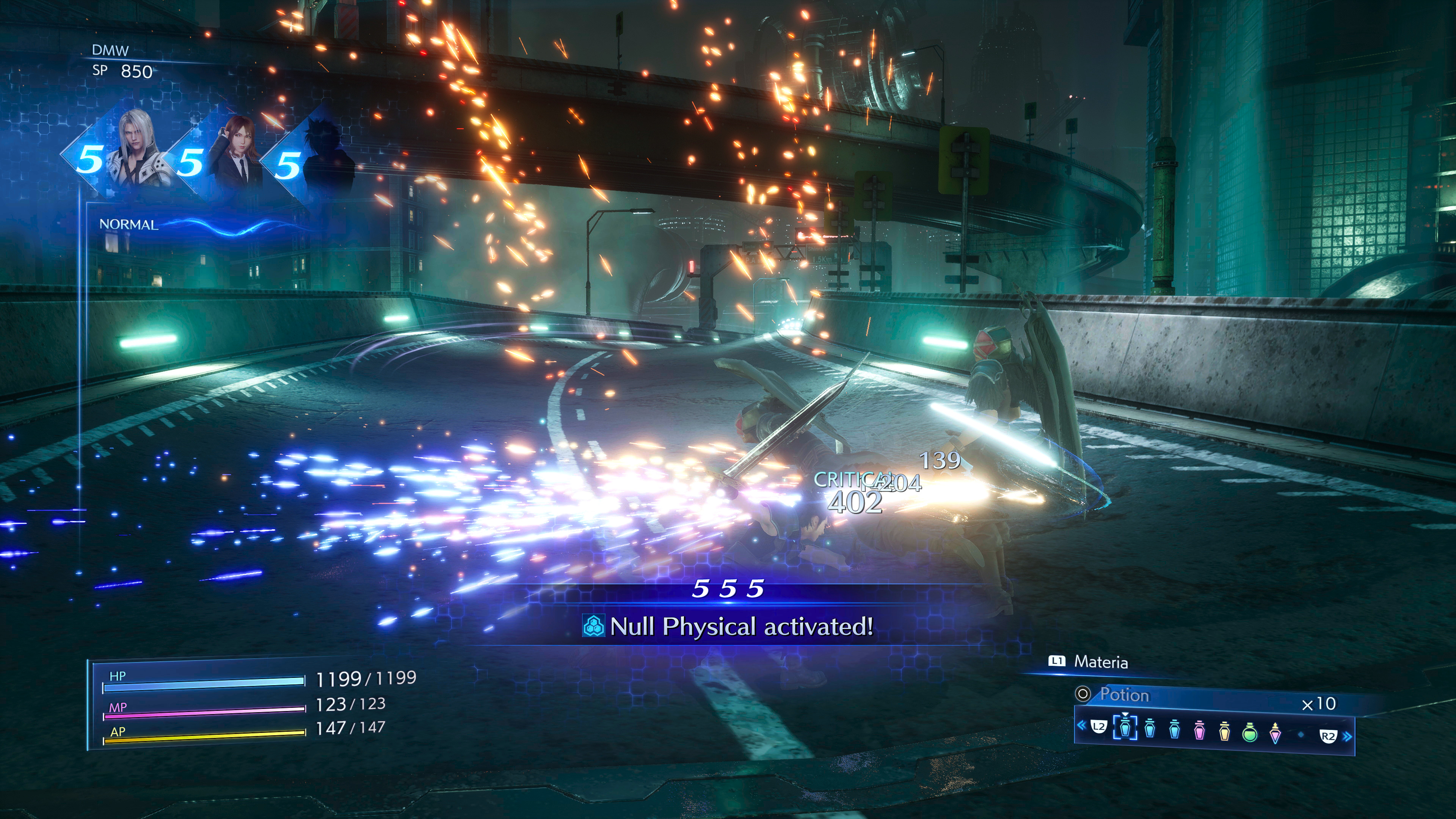1456x819 pixels.
Task: Cycle items with the right double-arrow
Action: 1348,736
